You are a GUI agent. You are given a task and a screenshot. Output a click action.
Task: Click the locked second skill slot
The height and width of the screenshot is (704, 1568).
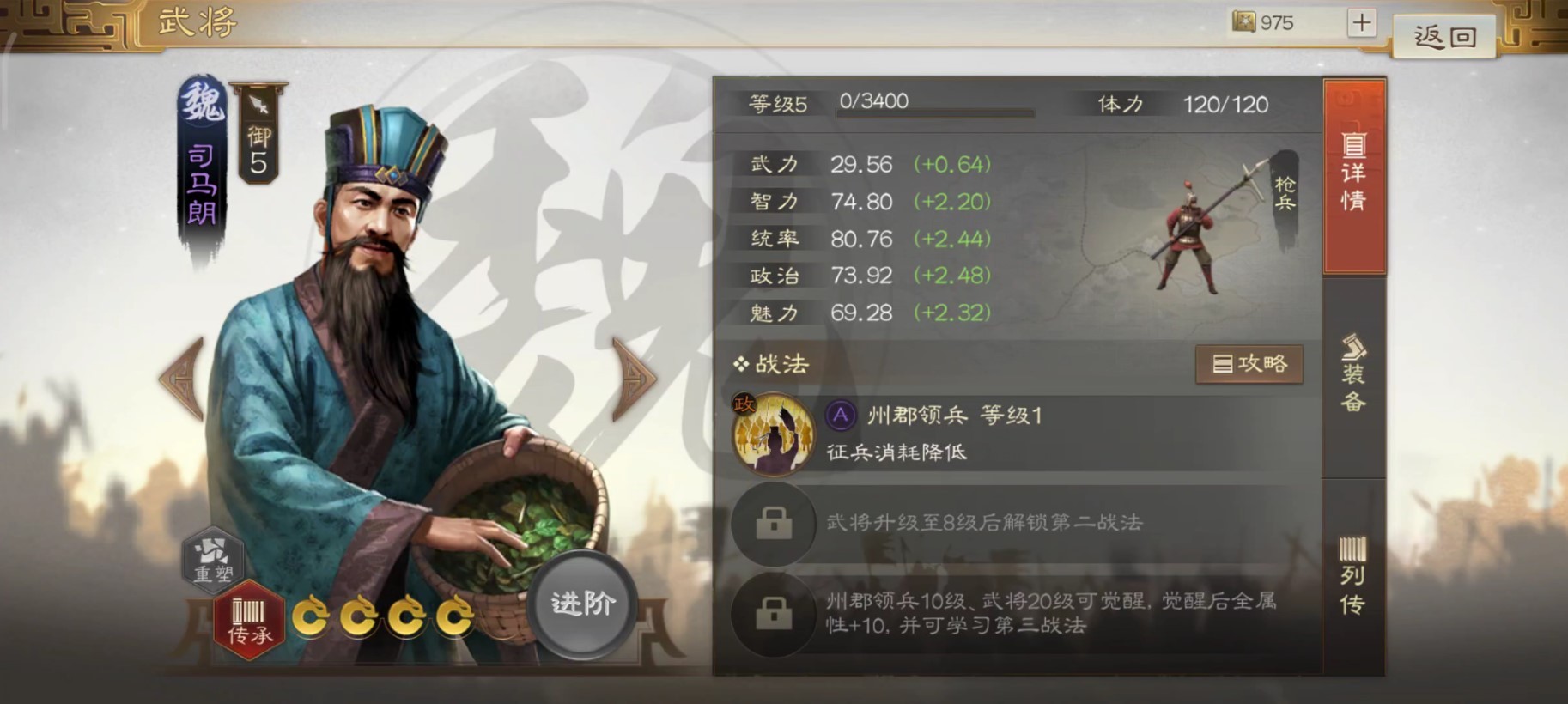tap(774, 524)
